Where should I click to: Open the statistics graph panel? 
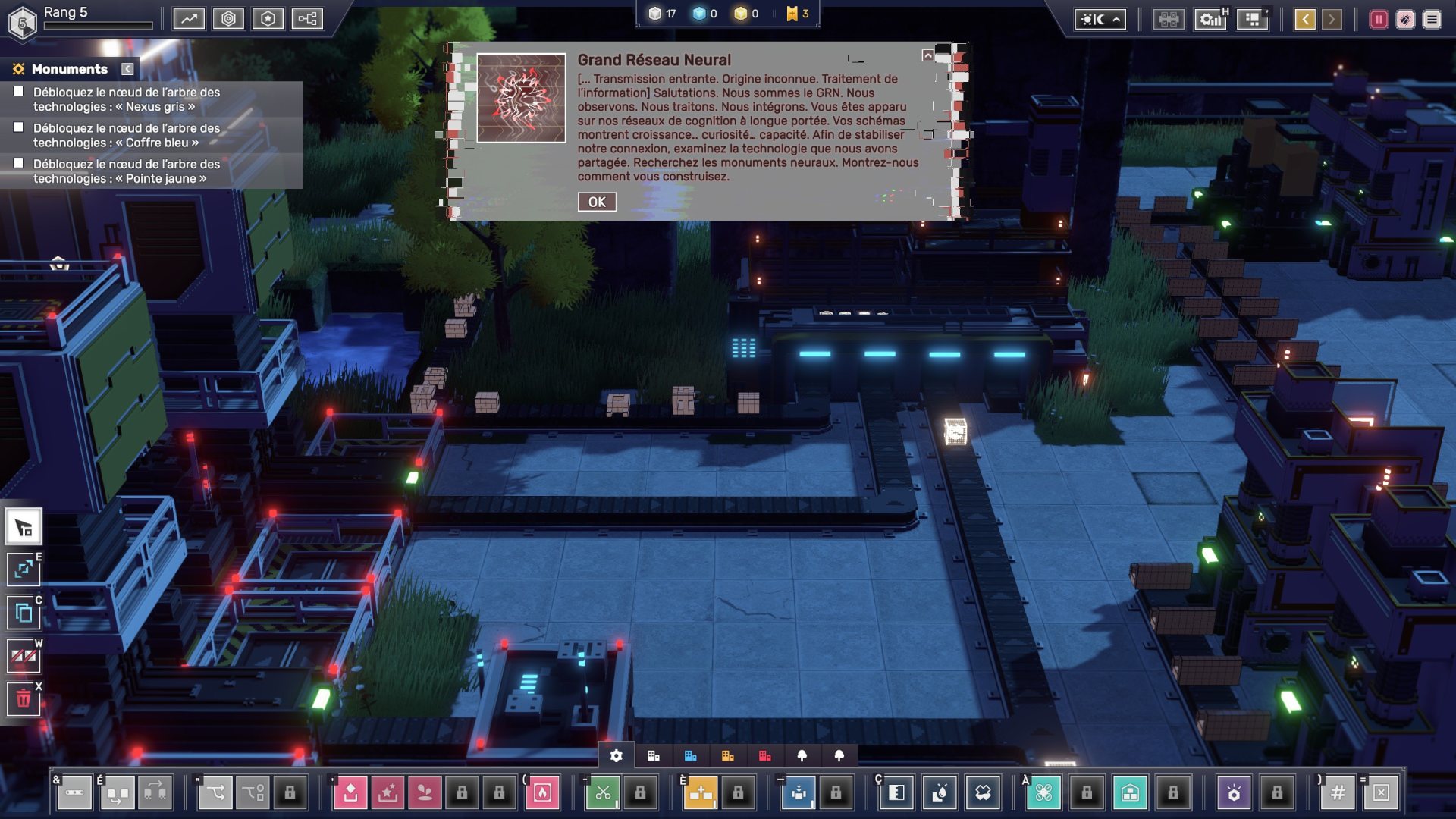pos(189,19)
